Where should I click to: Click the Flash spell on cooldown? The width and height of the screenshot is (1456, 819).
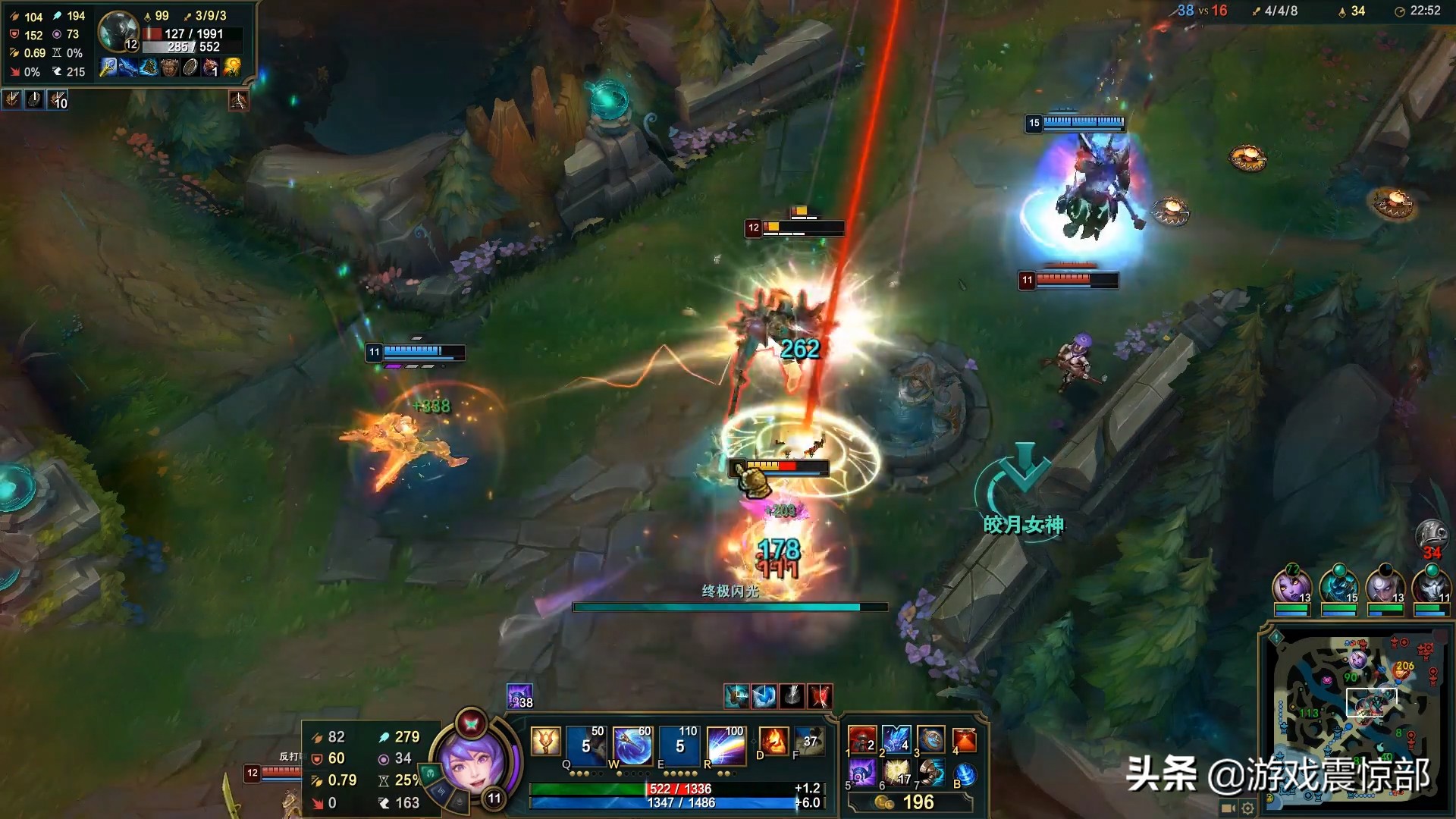[x=809, y=741]
